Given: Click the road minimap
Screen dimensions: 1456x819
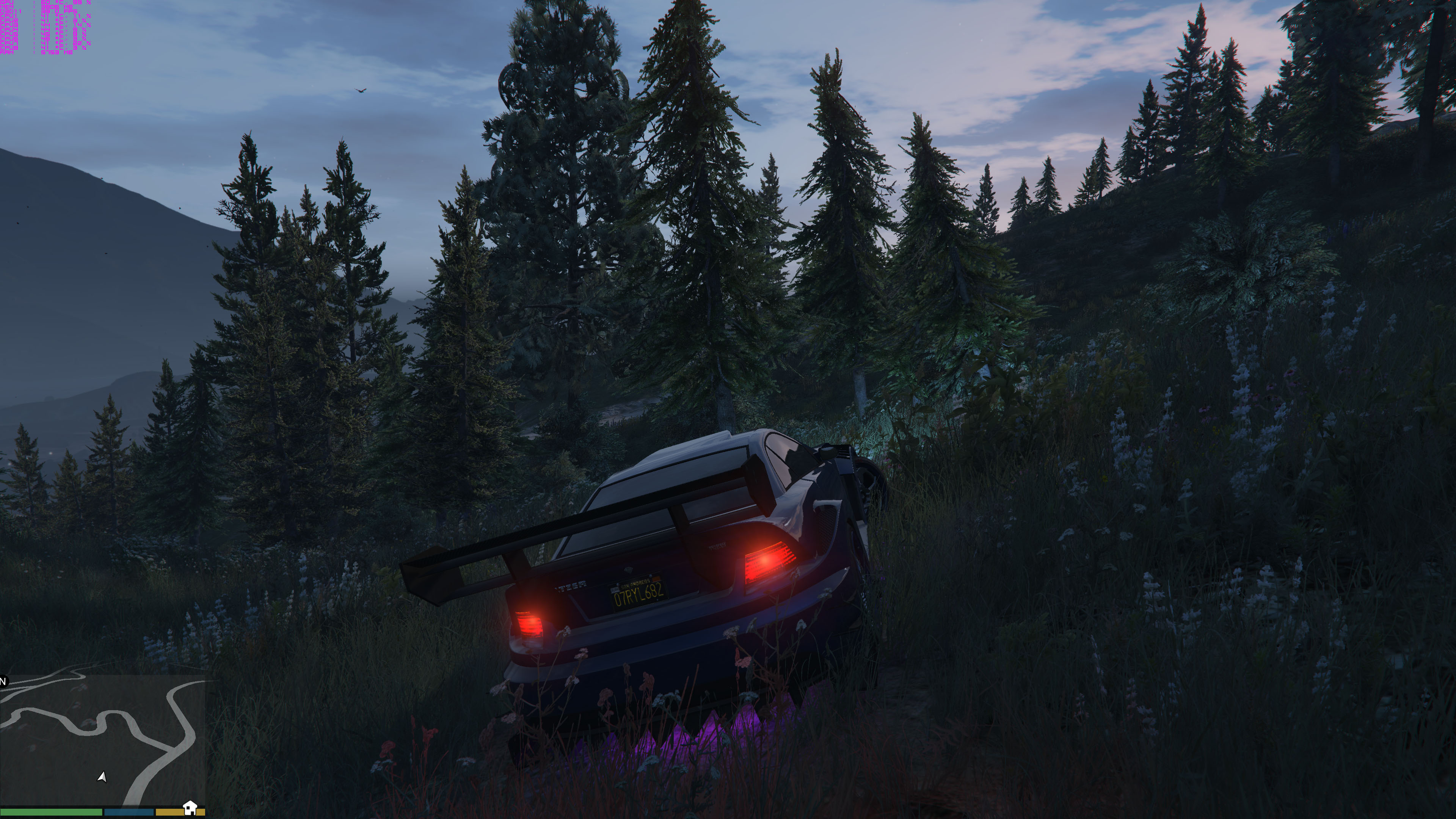Looking at the screenshot, I should pyautogui.click(x=103, y=741).
